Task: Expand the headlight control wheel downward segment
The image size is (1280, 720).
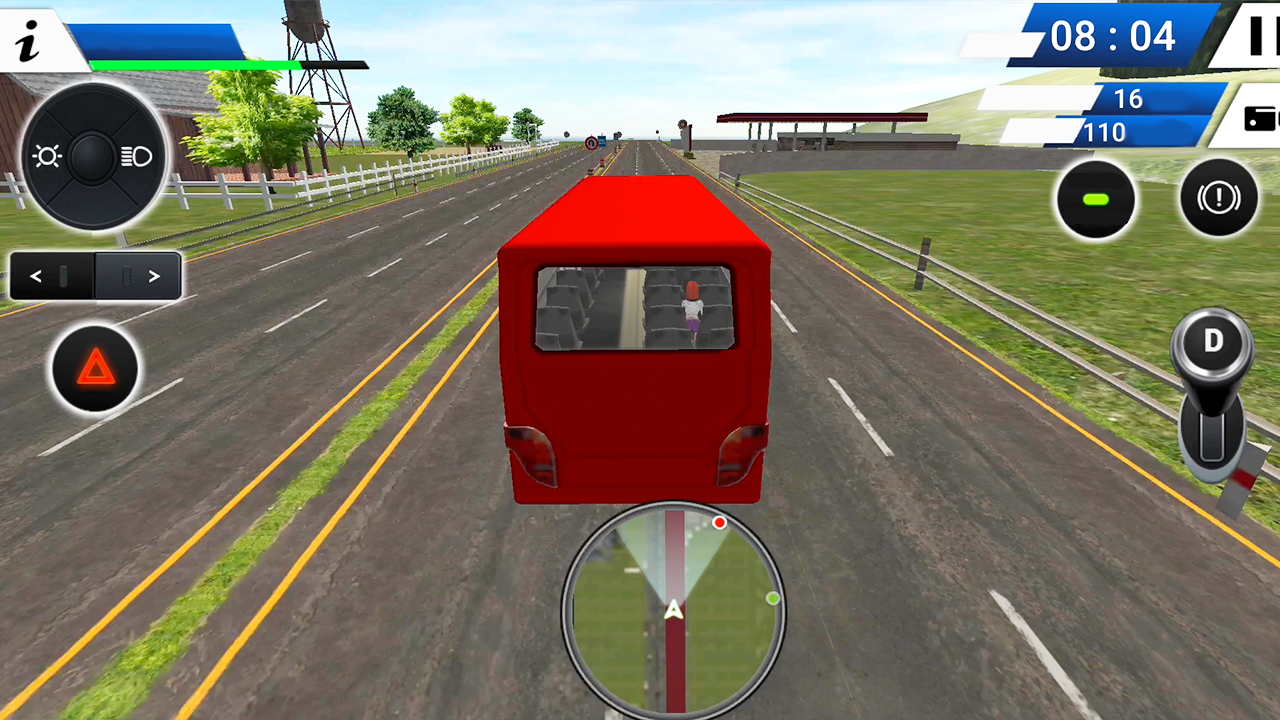Action: [92, 205]
